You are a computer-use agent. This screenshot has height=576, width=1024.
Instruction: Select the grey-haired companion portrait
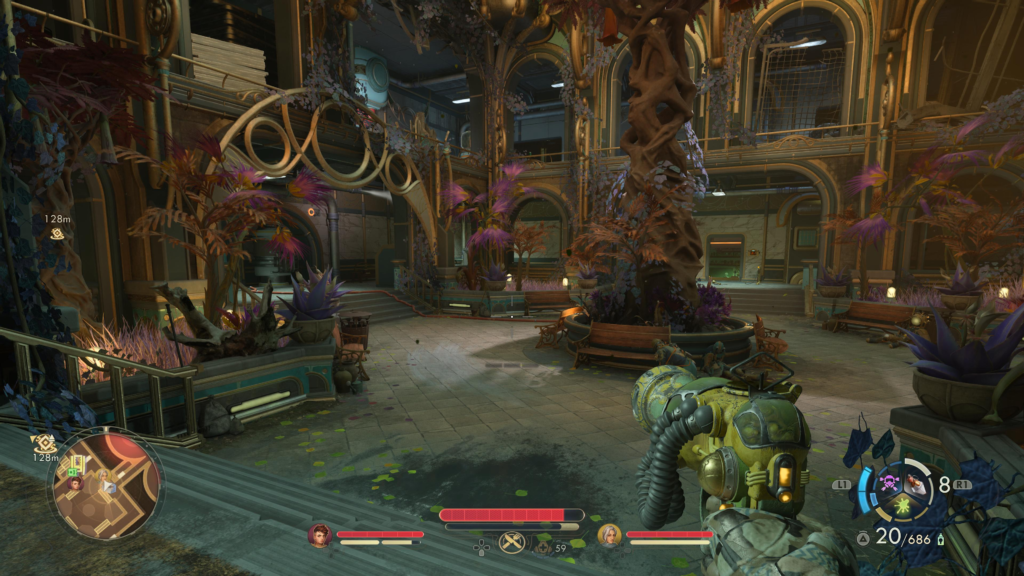click(608, 535)
